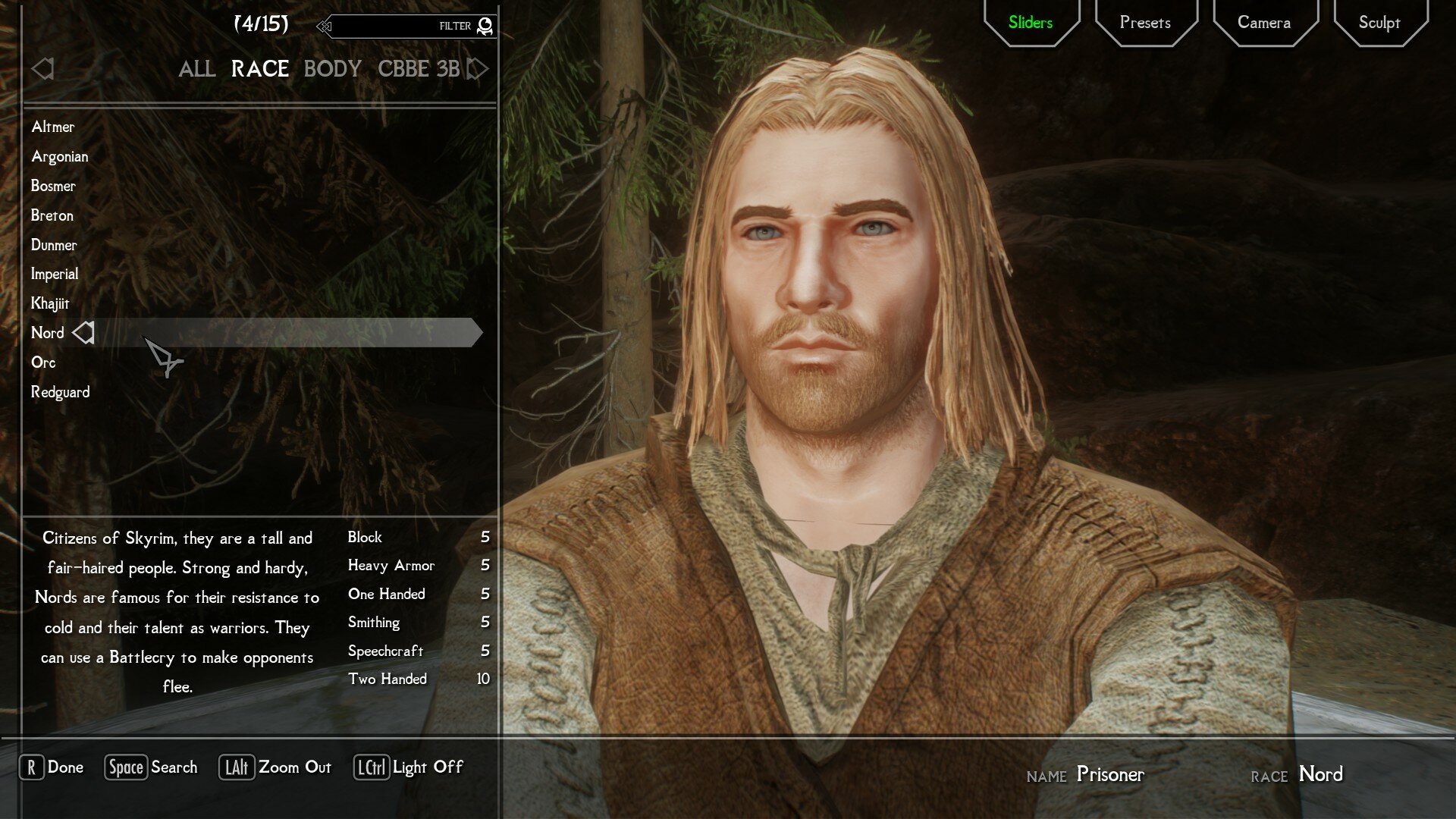Click the LAlt key icon to Zoom Out
The image size is (1456, 819).
point(236,767)
